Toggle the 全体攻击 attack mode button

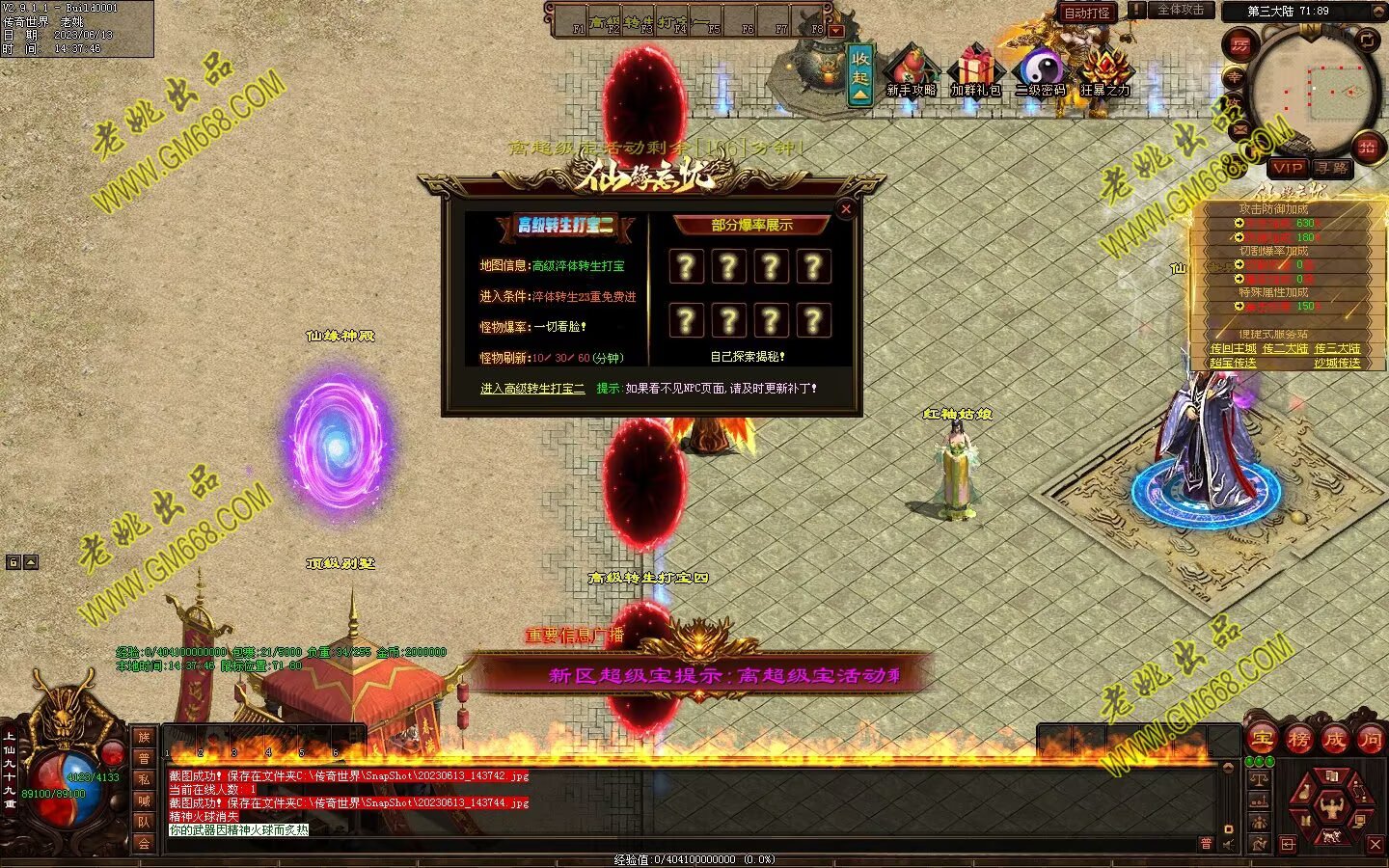(x=1181, y=11)
